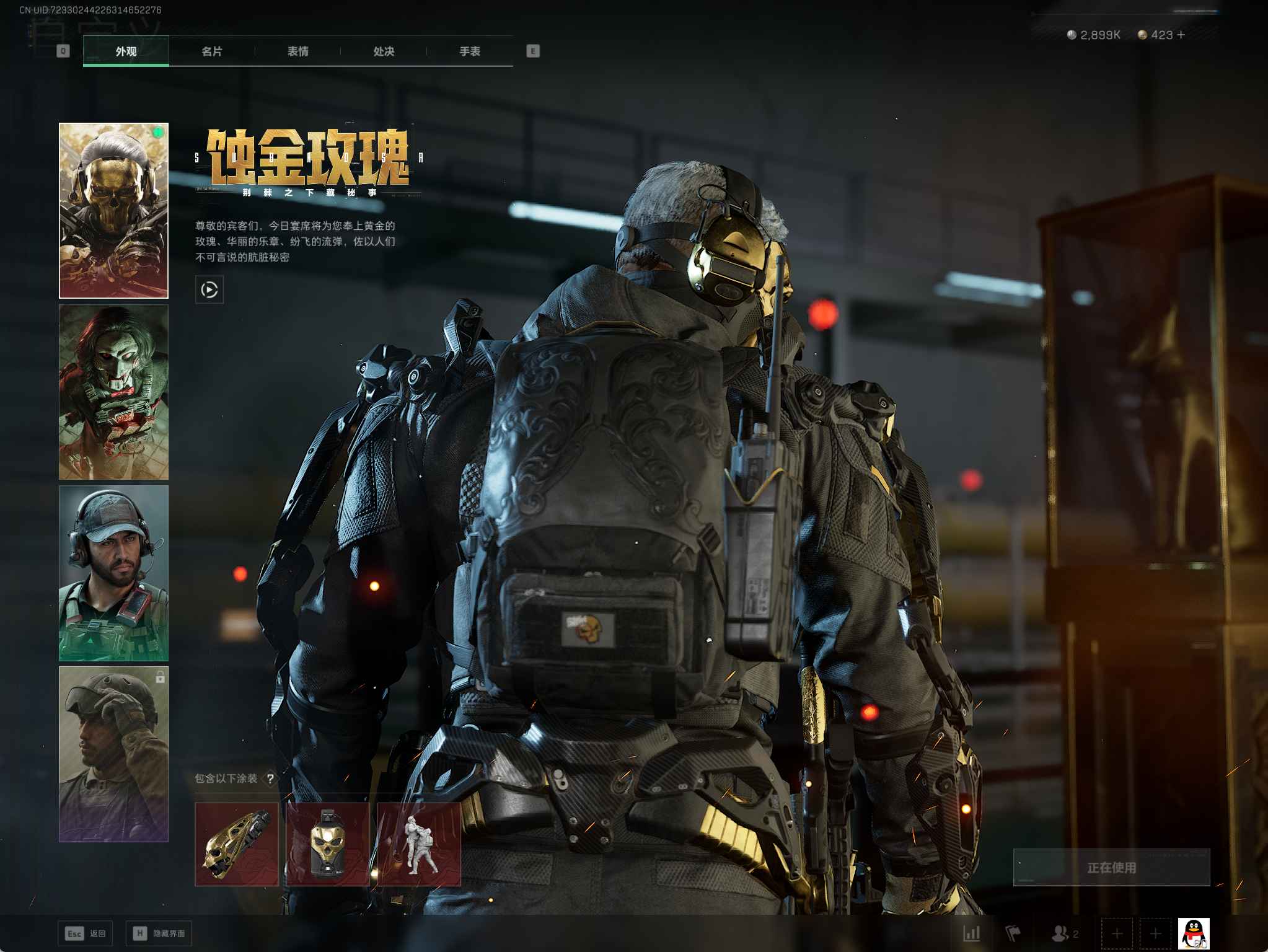
Task: Click the 返回 back button
Action: point(86,933)
